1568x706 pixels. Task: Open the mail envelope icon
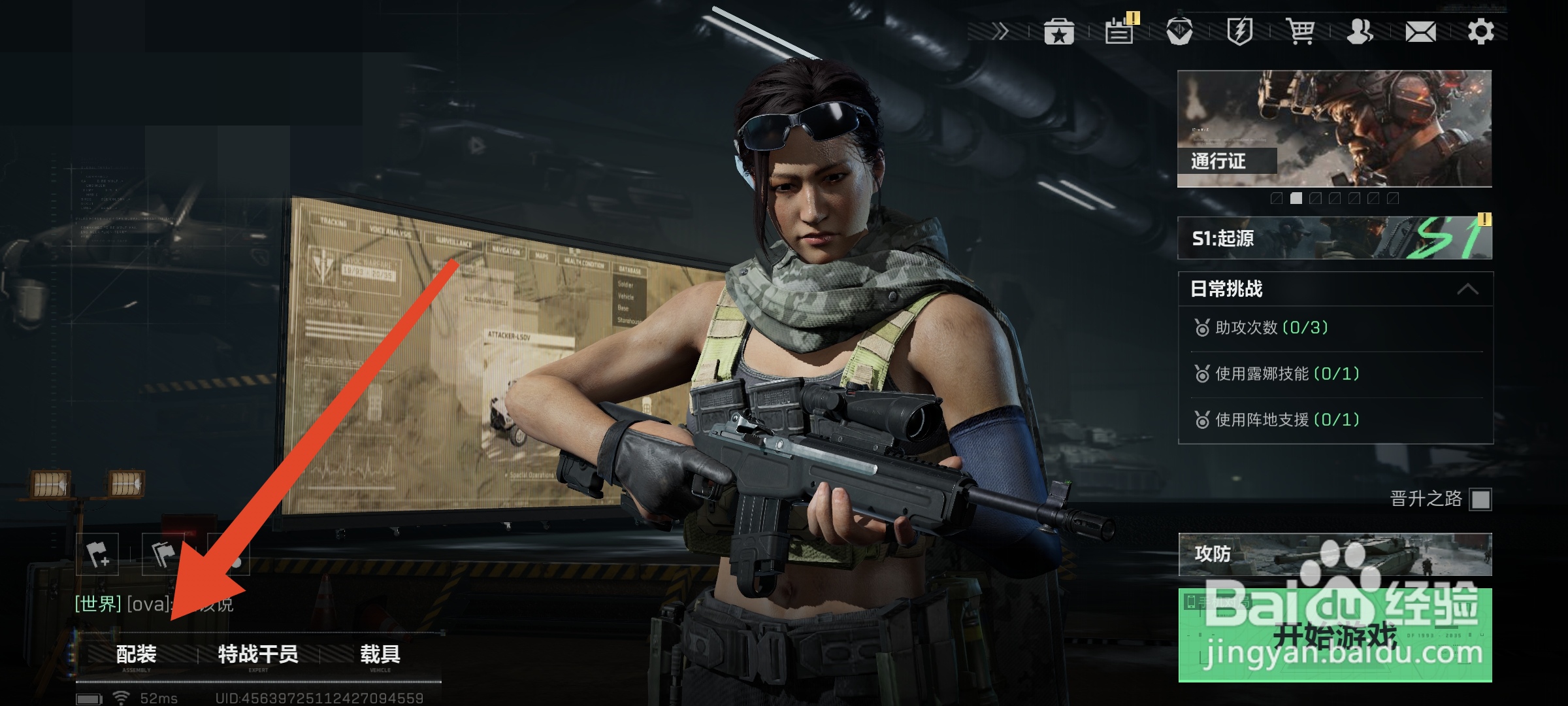pyautogui.click(x=1420, y=31)
